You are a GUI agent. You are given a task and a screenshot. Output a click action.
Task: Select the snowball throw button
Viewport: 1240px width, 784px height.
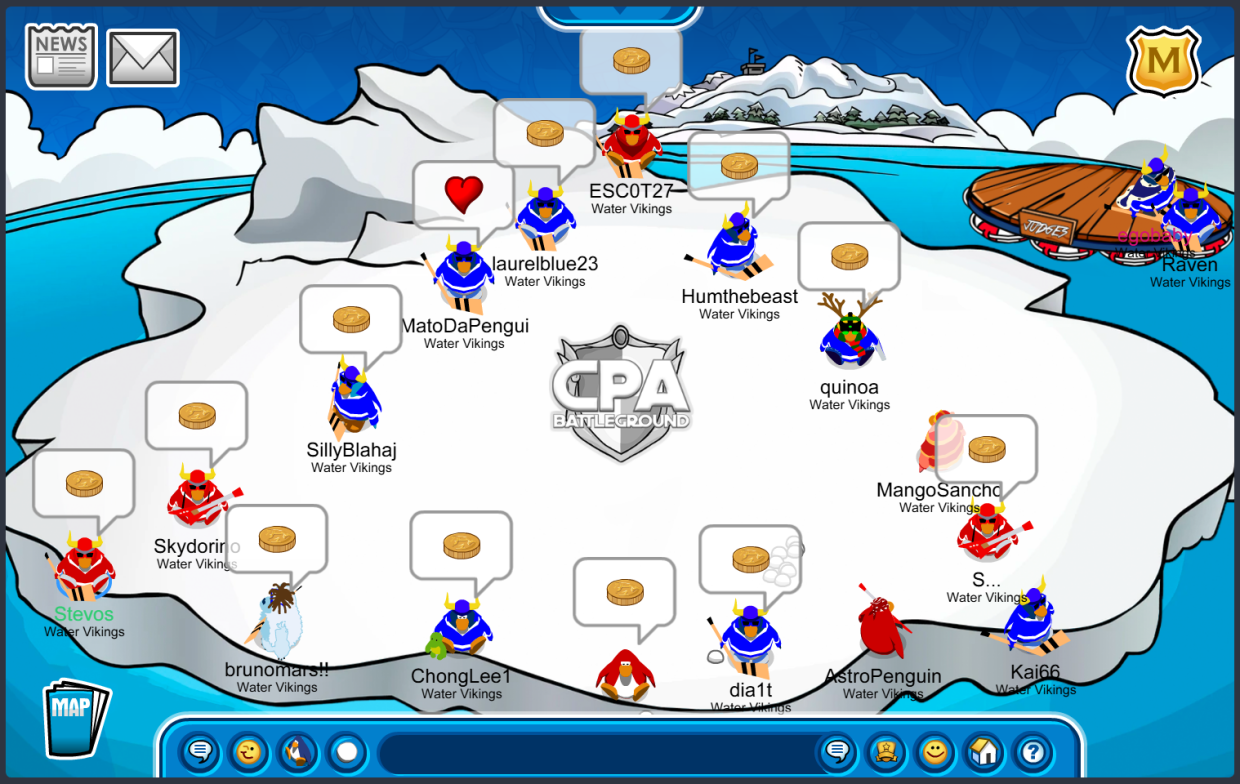point(346,751)
